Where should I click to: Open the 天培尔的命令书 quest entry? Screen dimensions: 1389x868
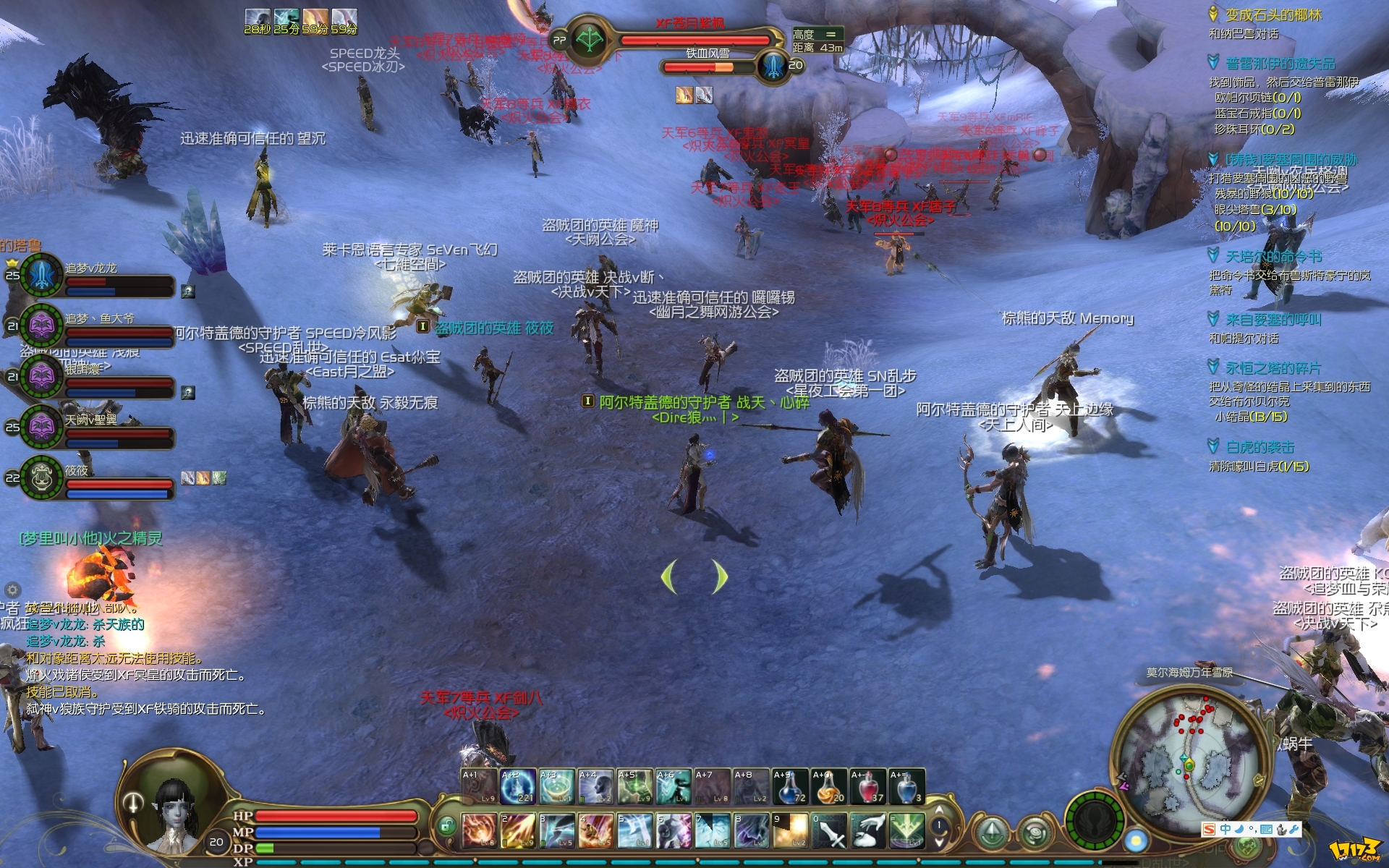pyautogui.click(x=1273, y=256)
